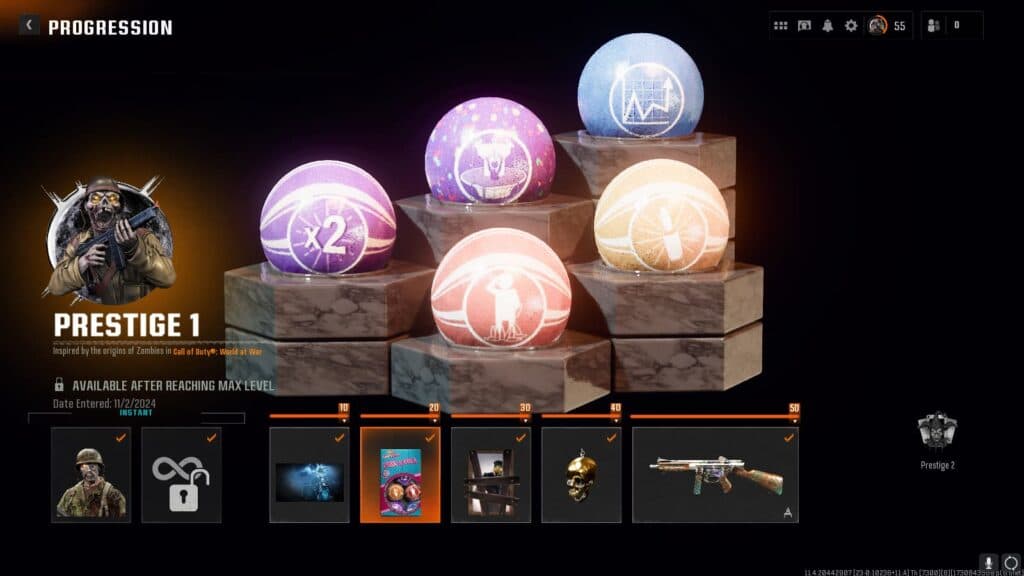
Task: Select the level 30 boarded window reward
Action: tap(491, 475)
